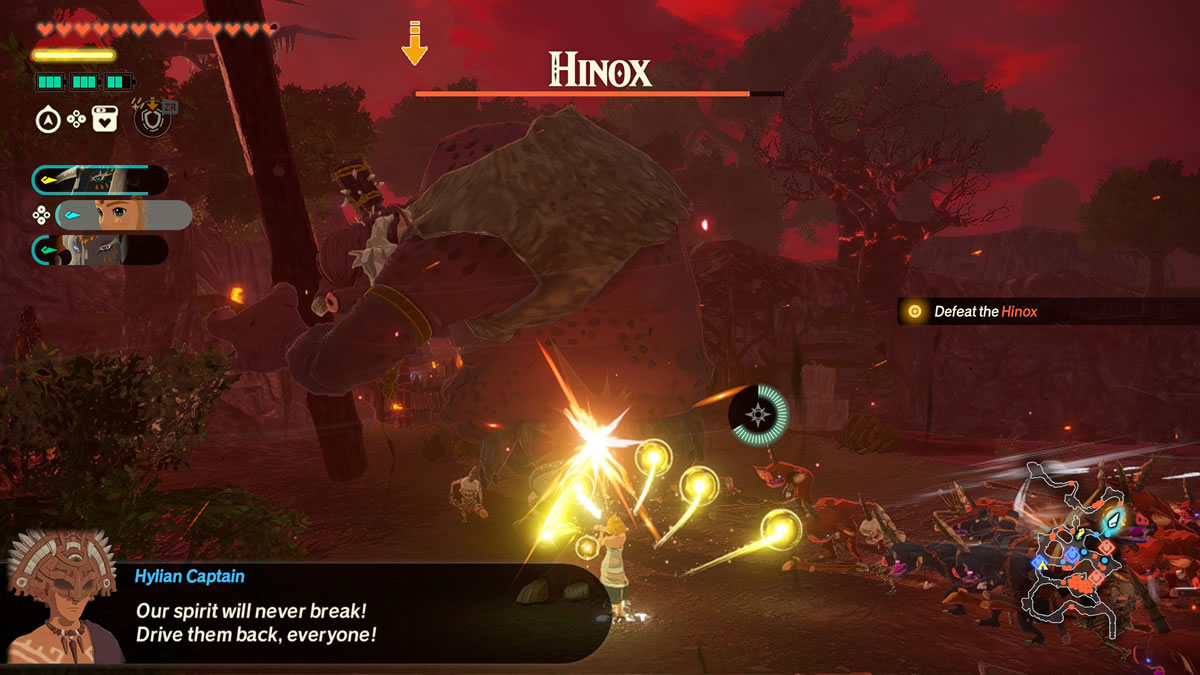The width and height of the screenshot is (1200, 675).
Task: Select the white compass arrow icon
Action: pos(47,120)
